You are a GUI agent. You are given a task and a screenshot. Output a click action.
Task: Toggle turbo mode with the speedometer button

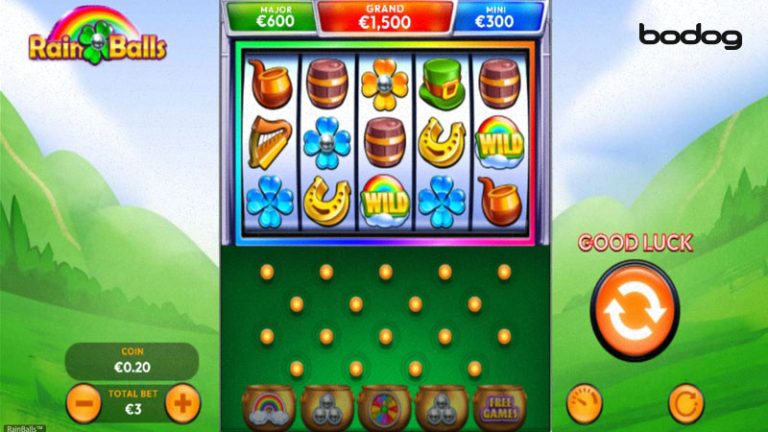(x=584, y=403)
